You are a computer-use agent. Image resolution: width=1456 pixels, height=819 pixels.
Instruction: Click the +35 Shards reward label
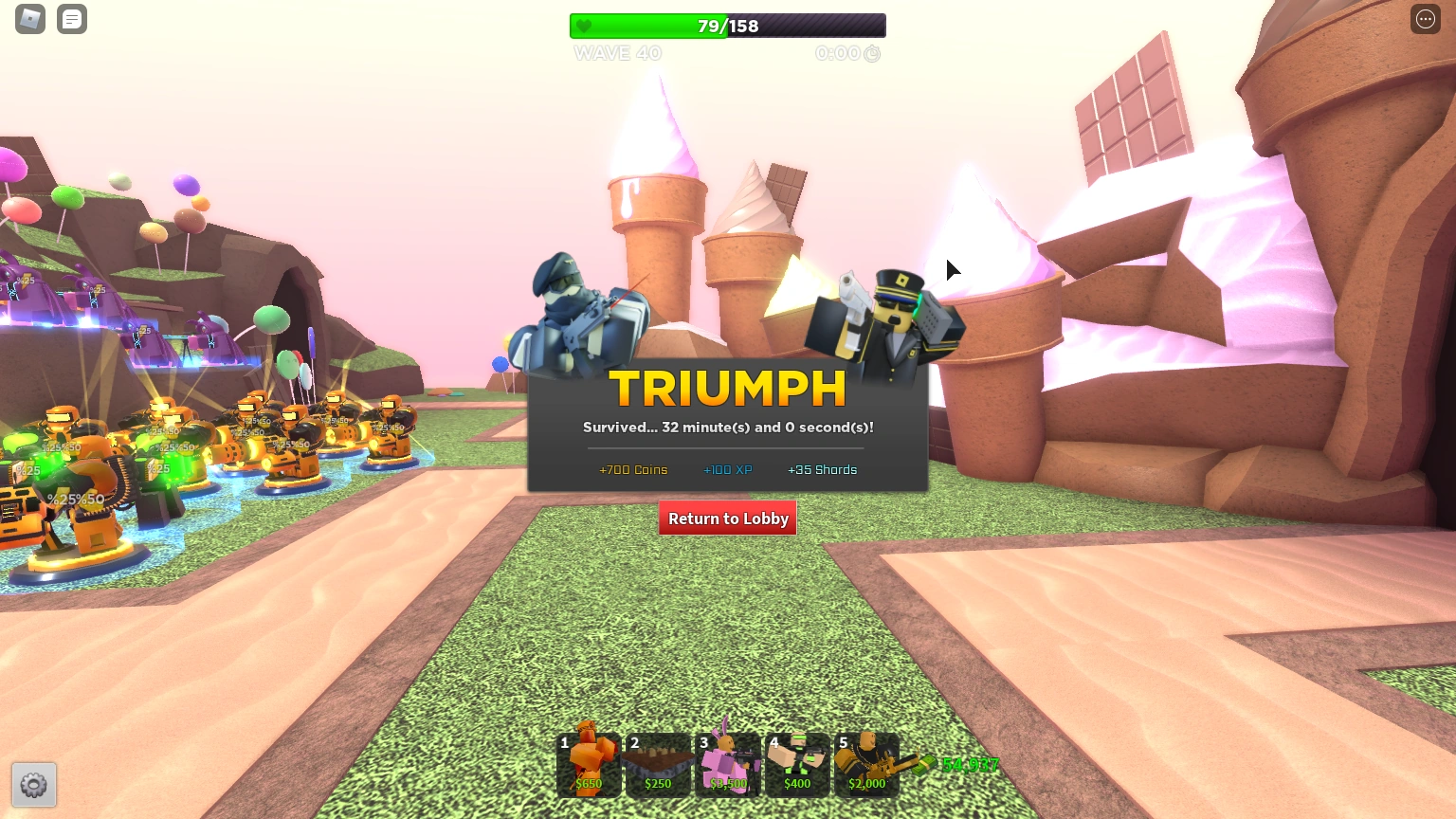pyautogui.click(x=822, y=469)
